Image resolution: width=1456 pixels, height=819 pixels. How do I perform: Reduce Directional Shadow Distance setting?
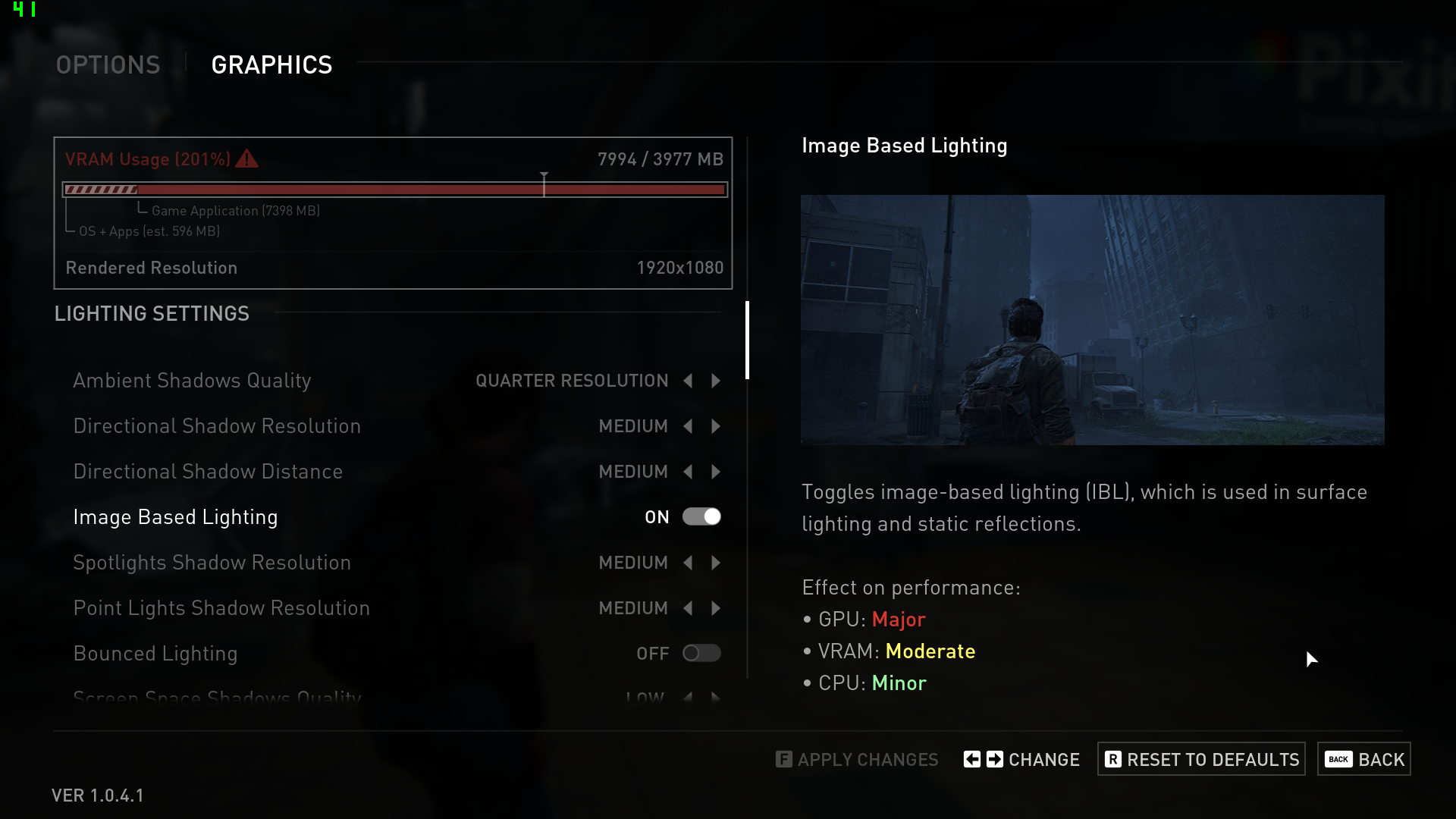pyautogui.click(x=688, y=472)
